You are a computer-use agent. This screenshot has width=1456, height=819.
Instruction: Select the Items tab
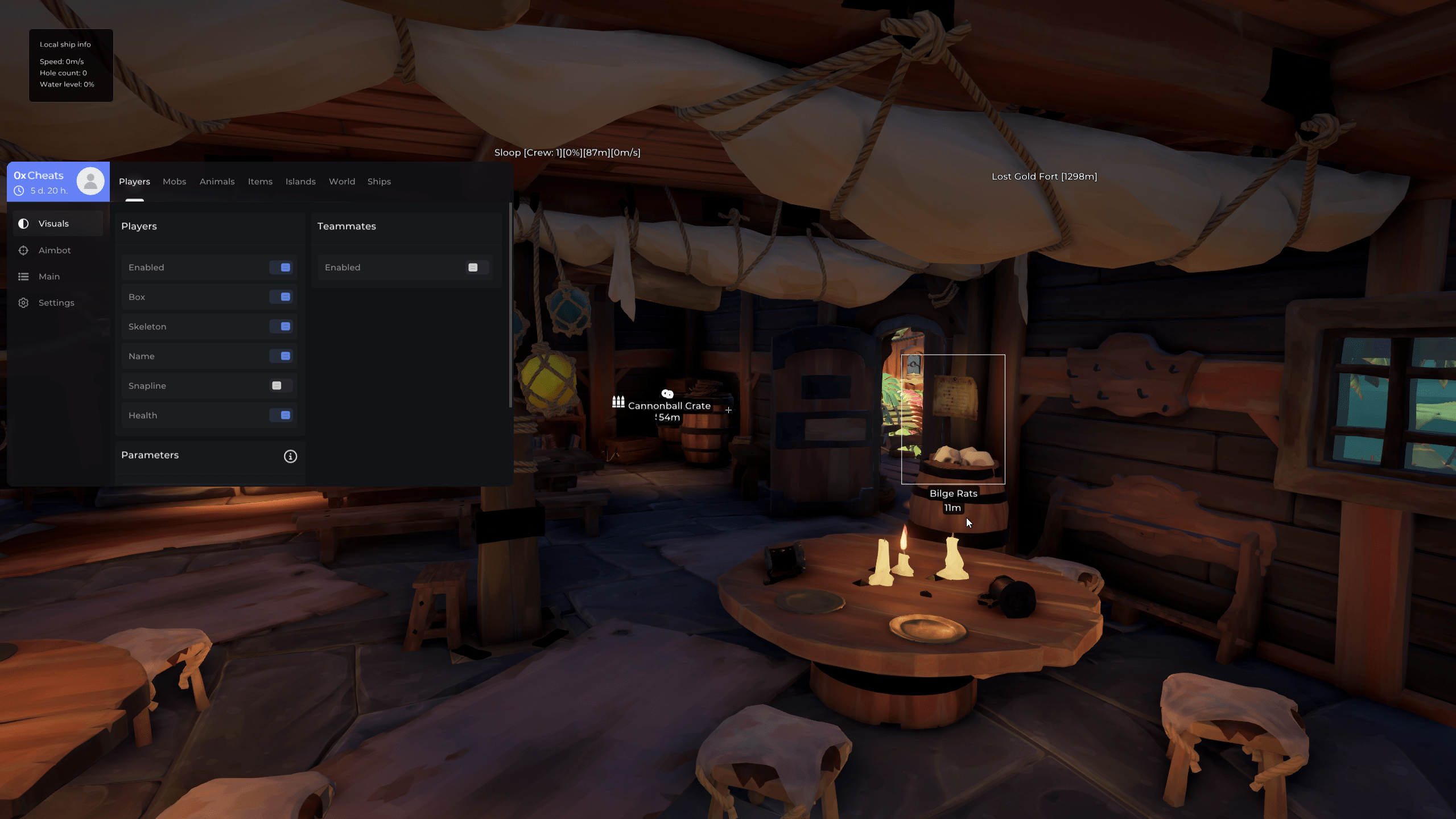tap(260, 182)
